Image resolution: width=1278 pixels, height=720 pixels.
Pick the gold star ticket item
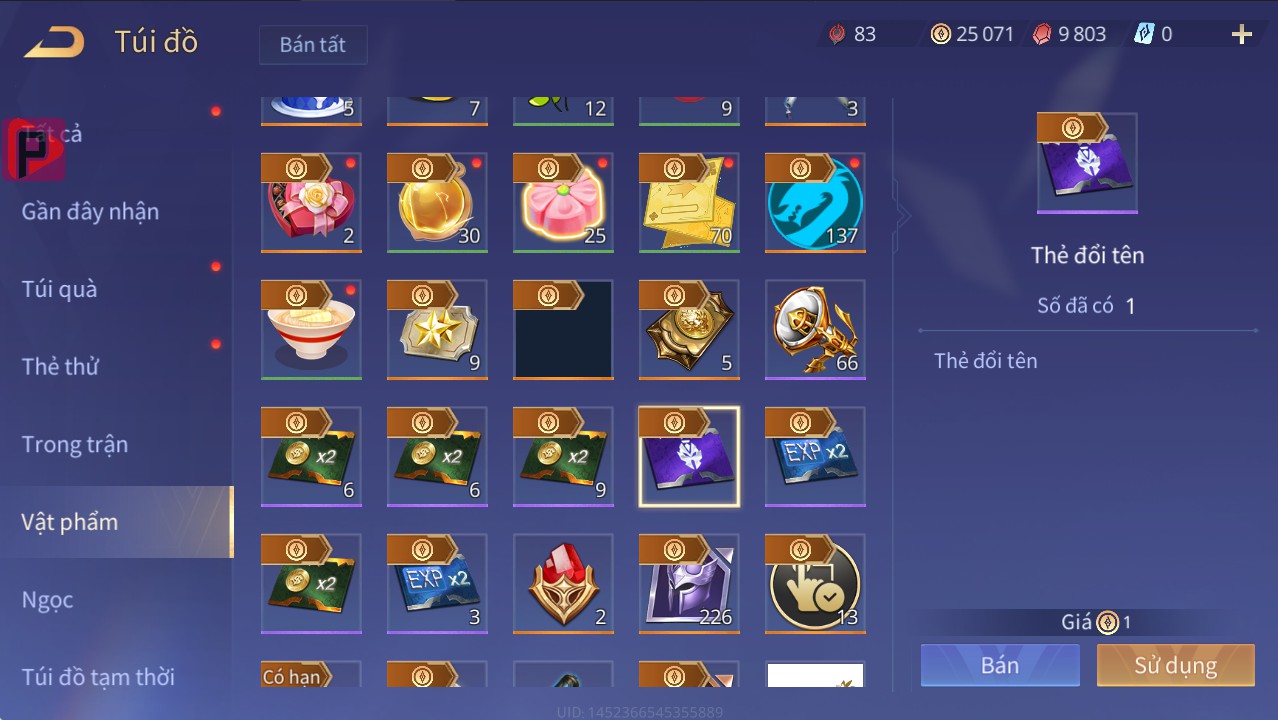(437, 330)
